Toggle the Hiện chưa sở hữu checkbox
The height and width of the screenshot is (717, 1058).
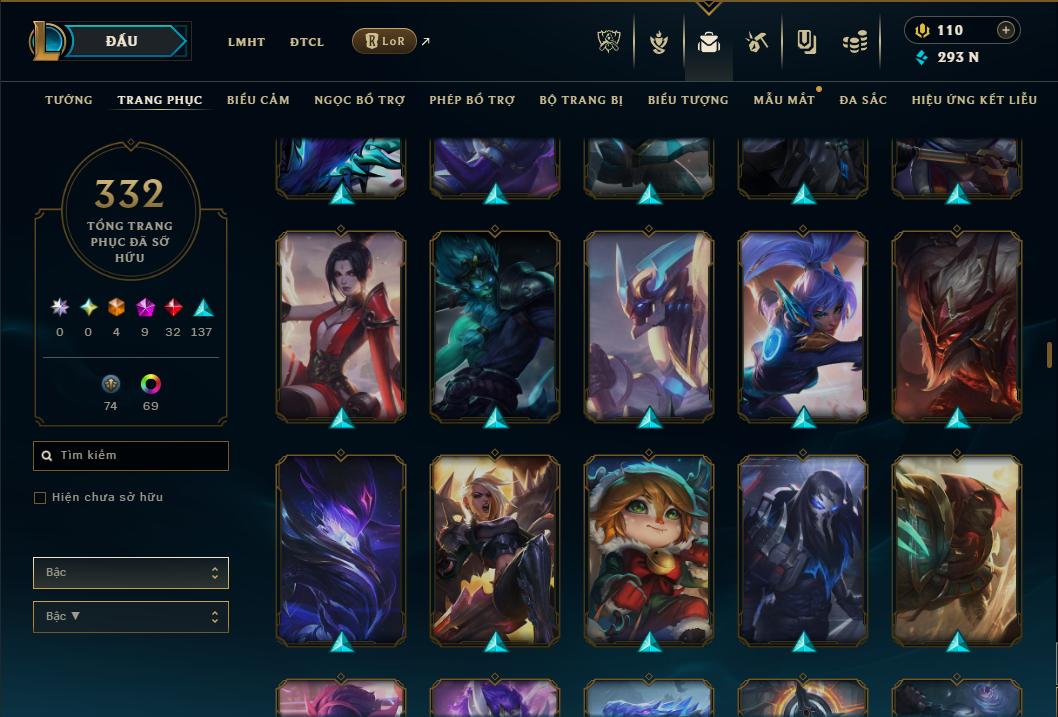click(x=40, y=498)
